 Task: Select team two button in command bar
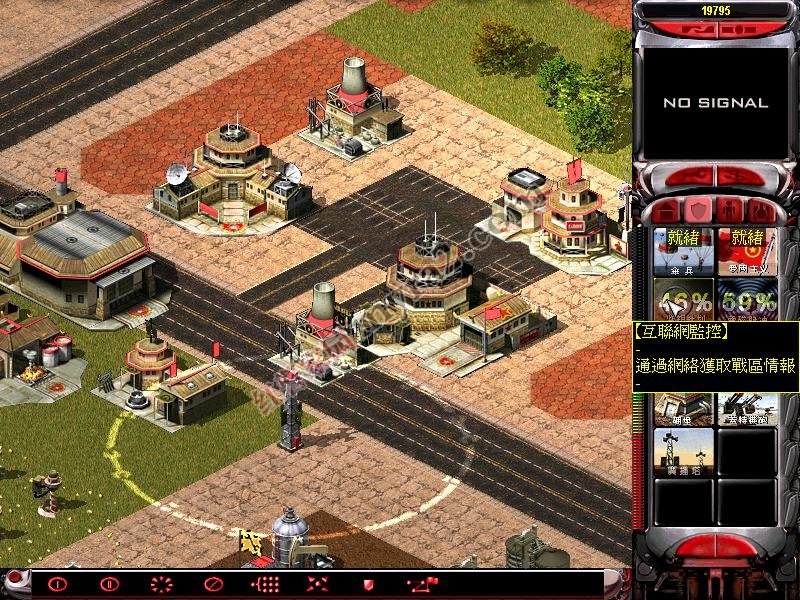109,584
